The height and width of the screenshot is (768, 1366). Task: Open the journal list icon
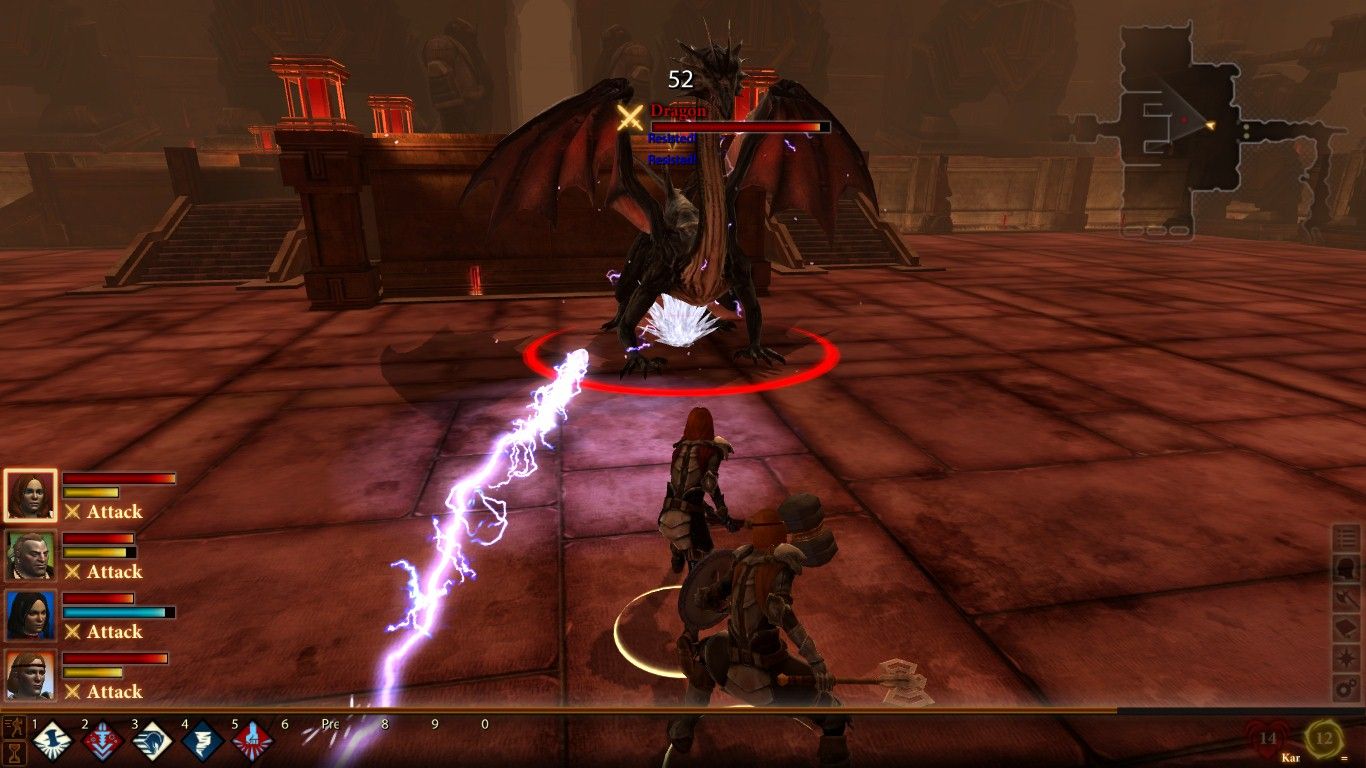1347,538
